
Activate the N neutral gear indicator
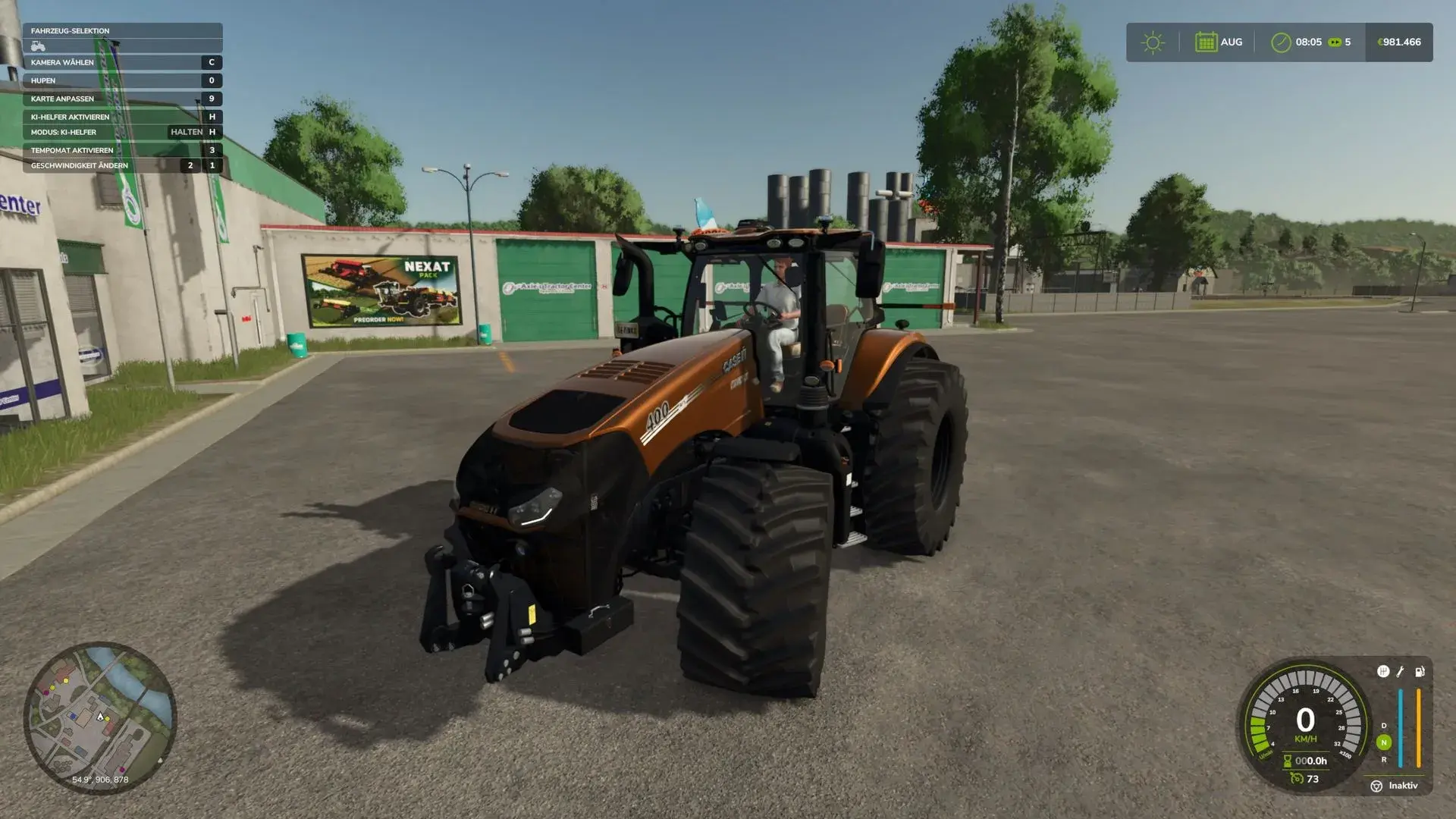[1383, 742]
